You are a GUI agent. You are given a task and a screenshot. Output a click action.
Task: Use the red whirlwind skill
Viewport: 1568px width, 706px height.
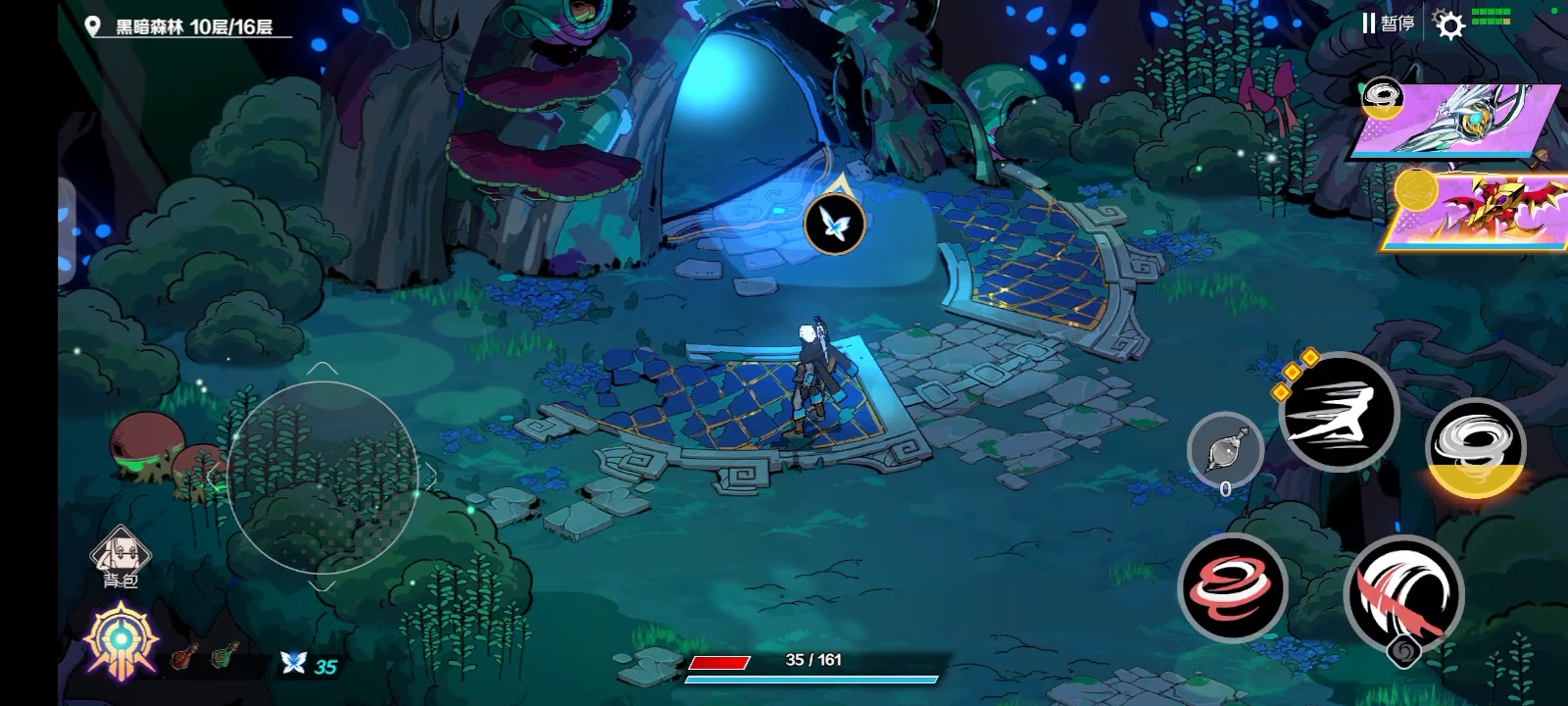click(1232, 586)
